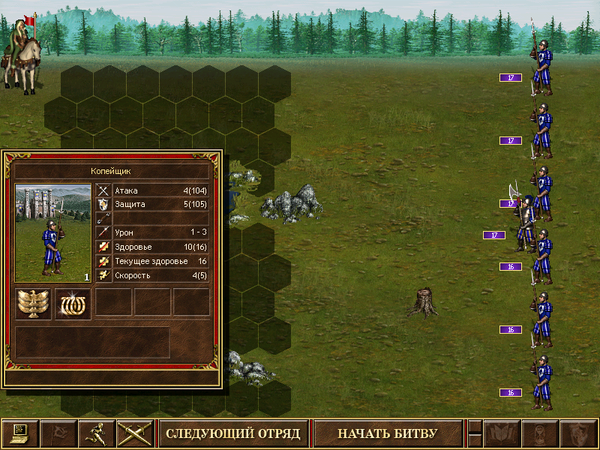Open the combat options computer icon
600x450 pixels.
click(19, 433)
